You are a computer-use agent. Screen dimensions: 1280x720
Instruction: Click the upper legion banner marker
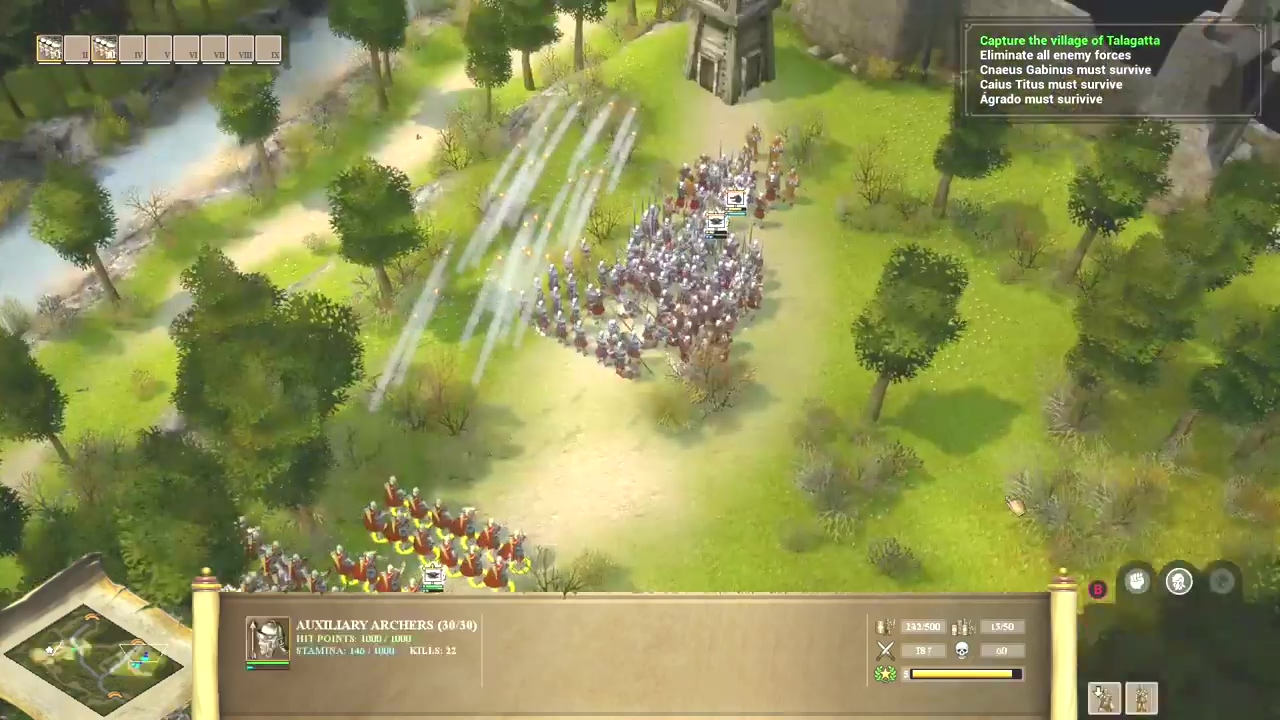pos(735,200)
